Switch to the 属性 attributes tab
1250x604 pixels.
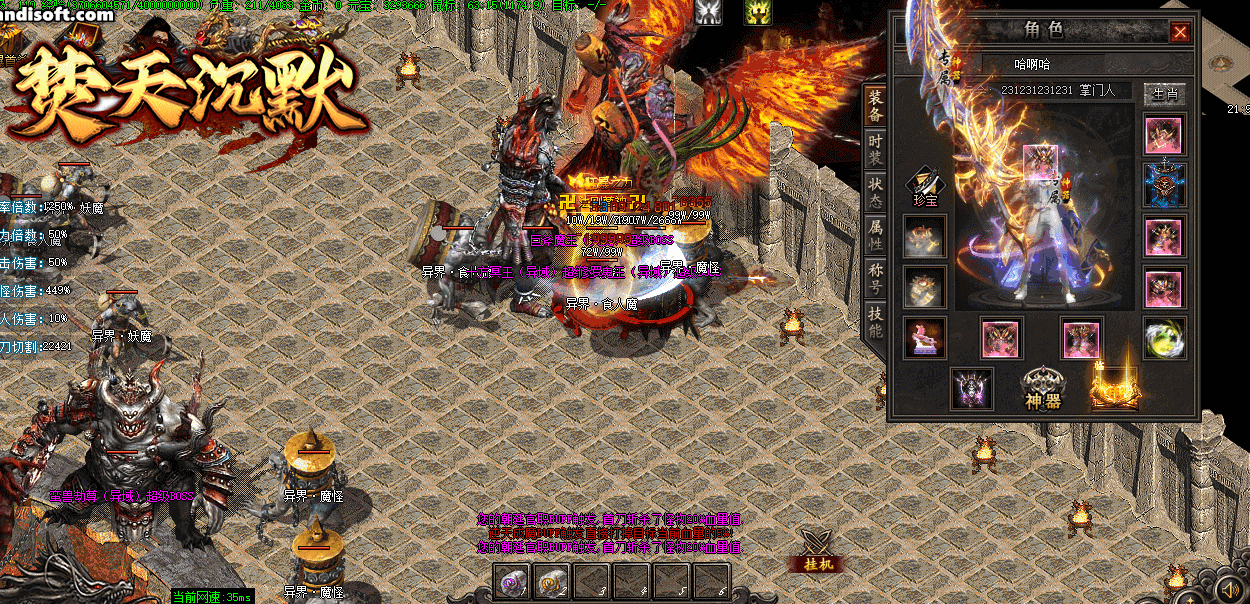point(875,234)
